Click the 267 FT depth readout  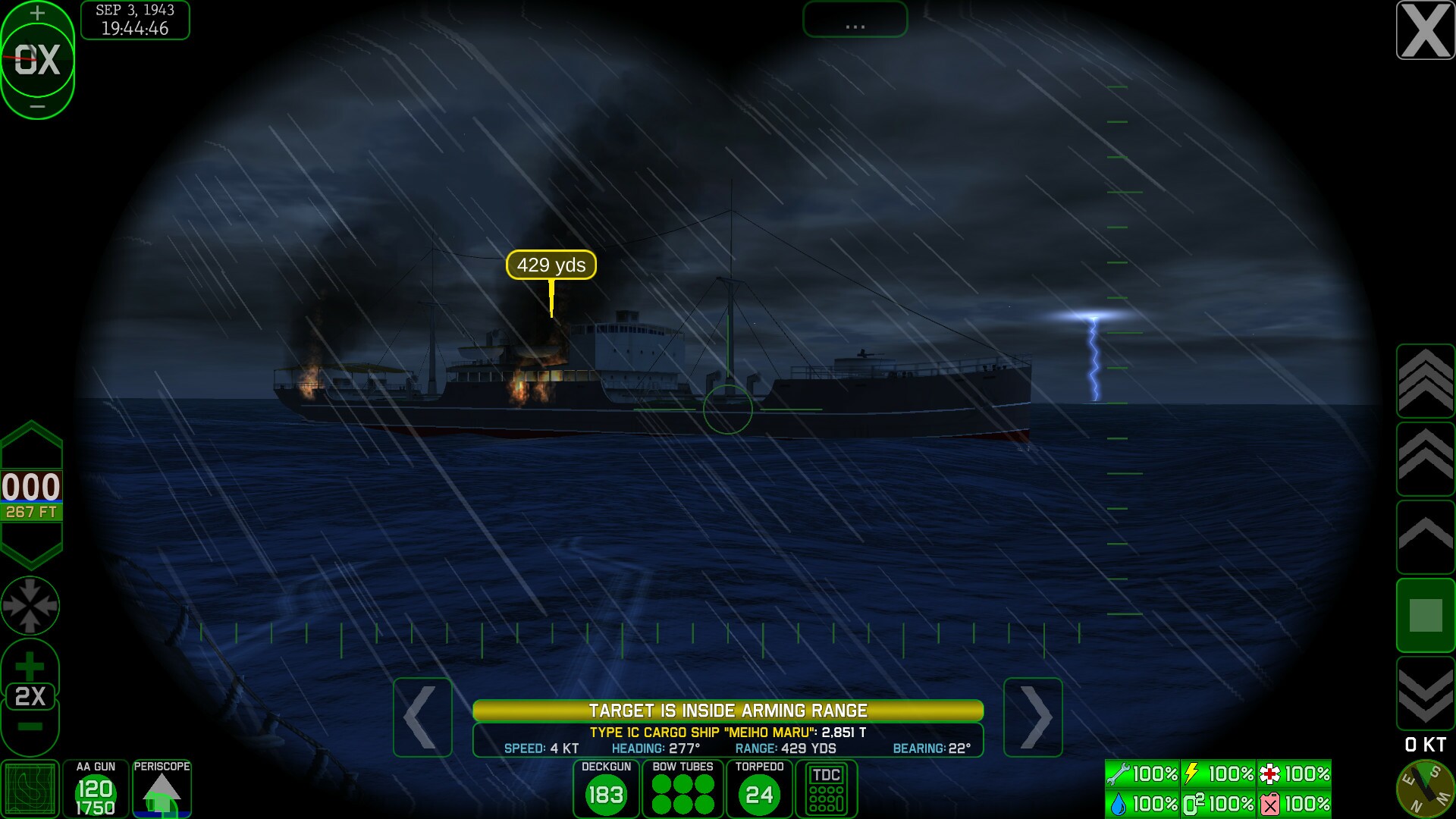[x=30, y=513]
